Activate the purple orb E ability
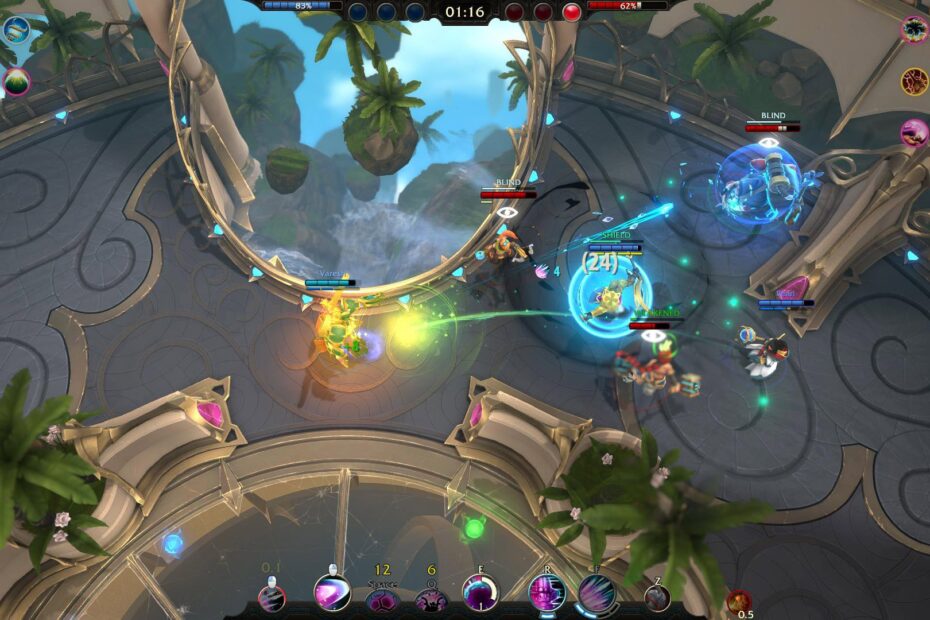Screen dimensions: 930x620 pyautogui.click(x=480, y=593)
